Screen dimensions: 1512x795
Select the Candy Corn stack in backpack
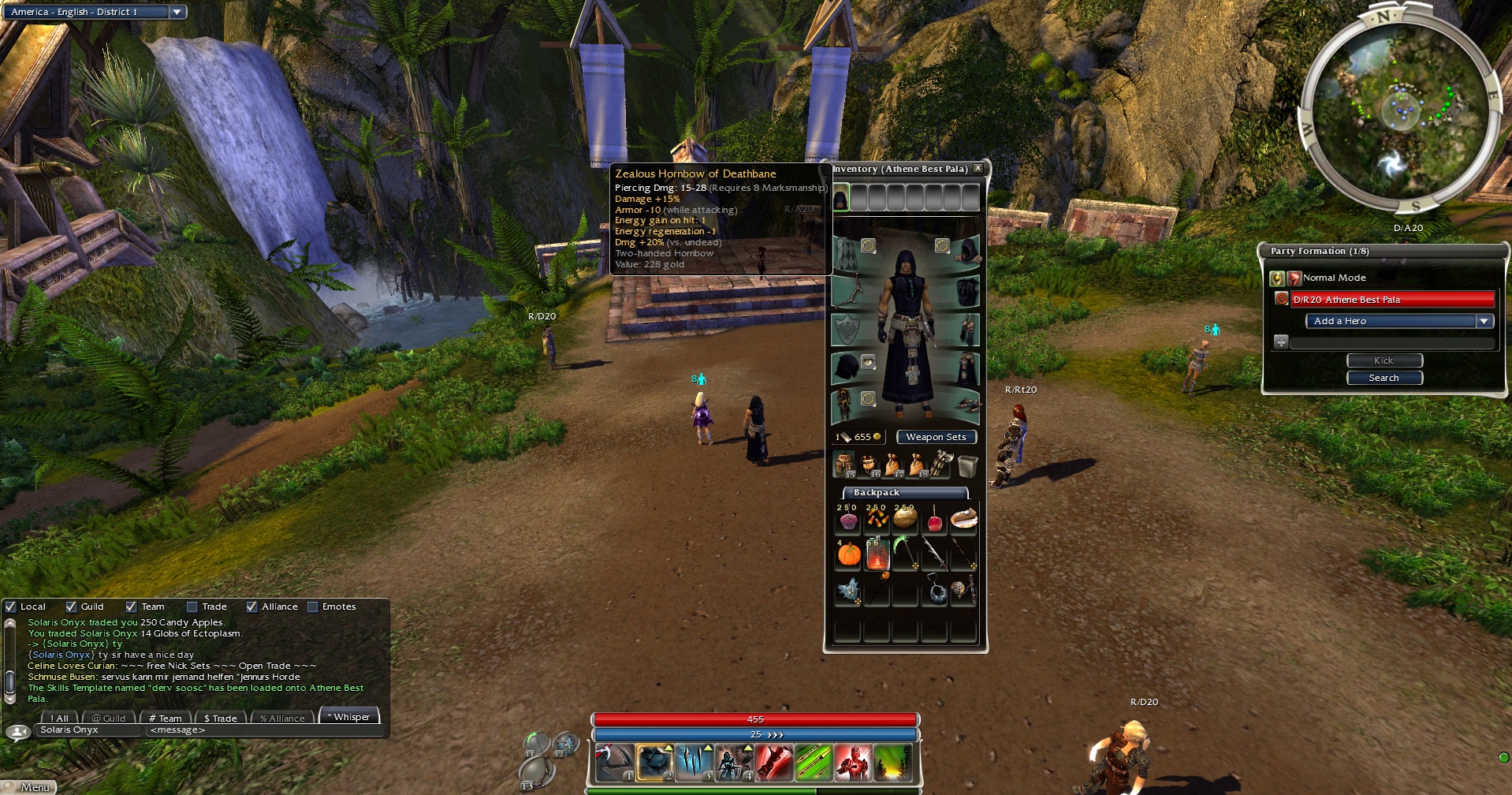[877, 518]
